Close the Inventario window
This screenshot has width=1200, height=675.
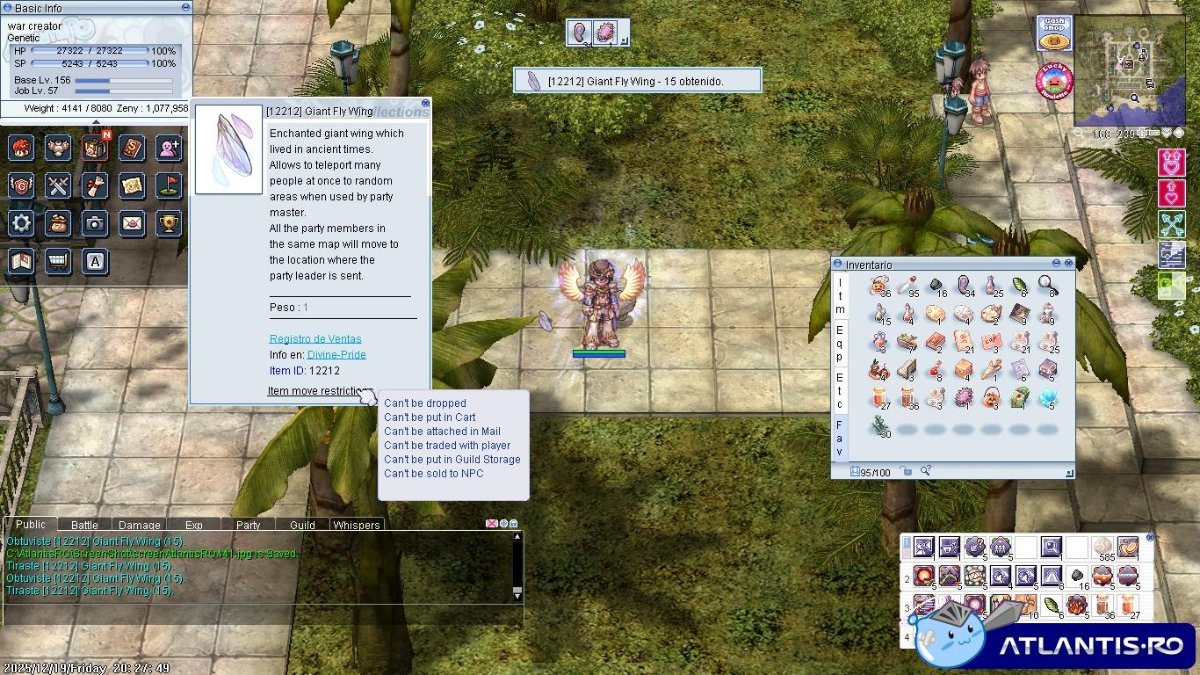(x=1068, y=264)
